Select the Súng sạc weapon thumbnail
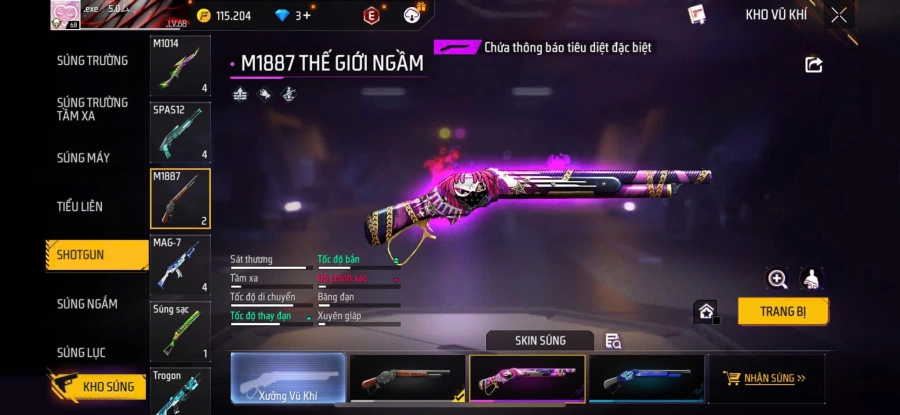The height and width of the screenshot is (415, 900). (180, 331)
